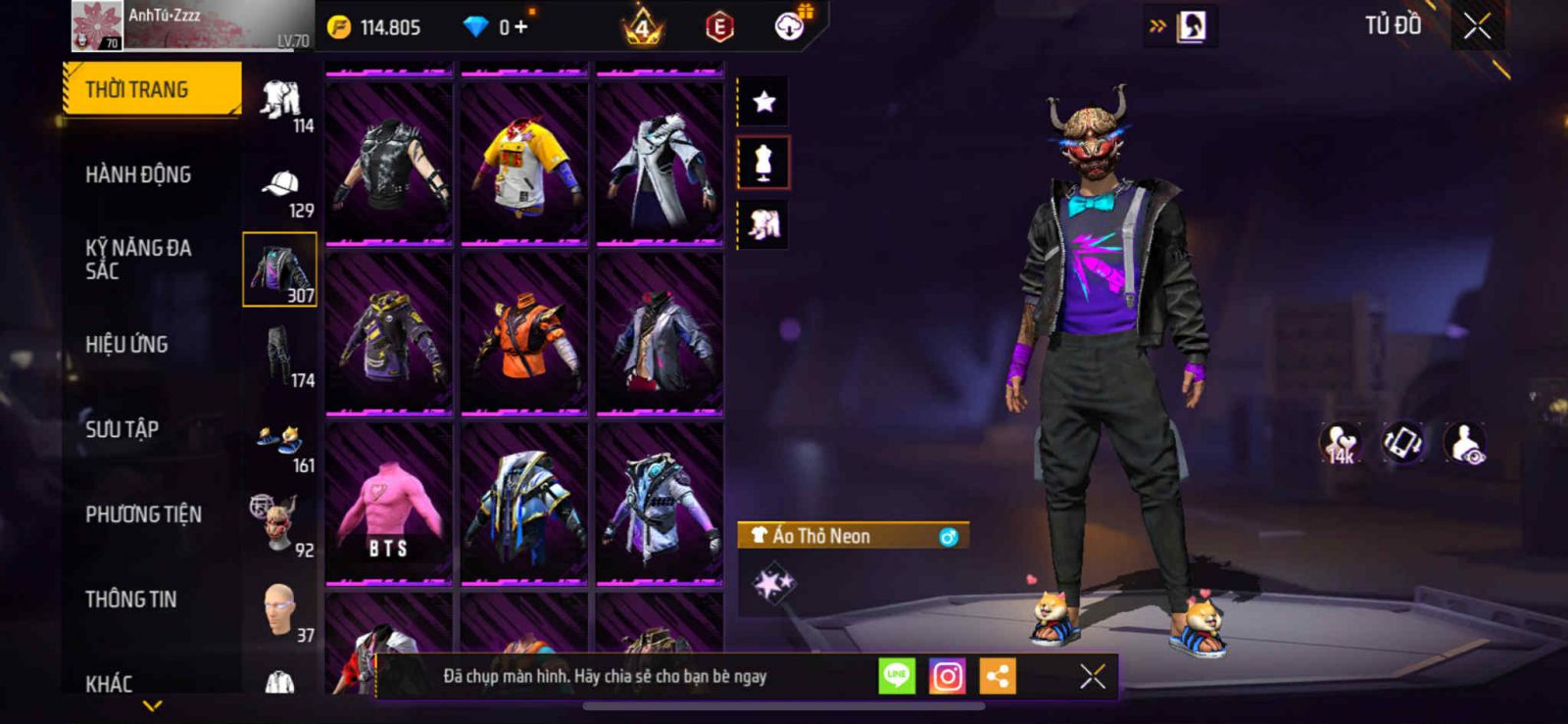Dismiss the screenshot share banner
Screen dimensions: 1568x724
(1092, 676)
